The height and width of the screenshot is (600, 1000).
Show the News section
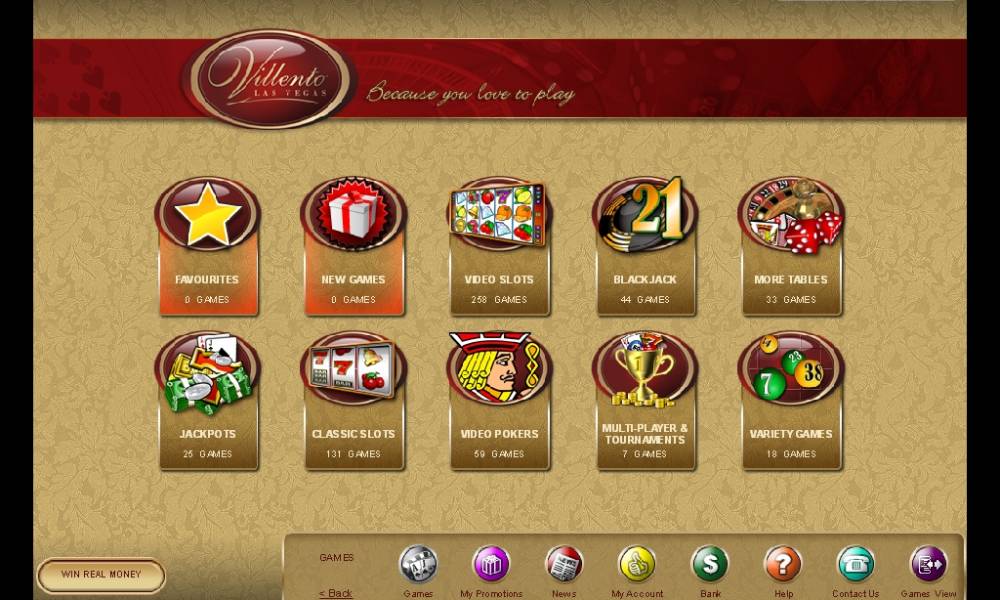(x=564, y=565)
